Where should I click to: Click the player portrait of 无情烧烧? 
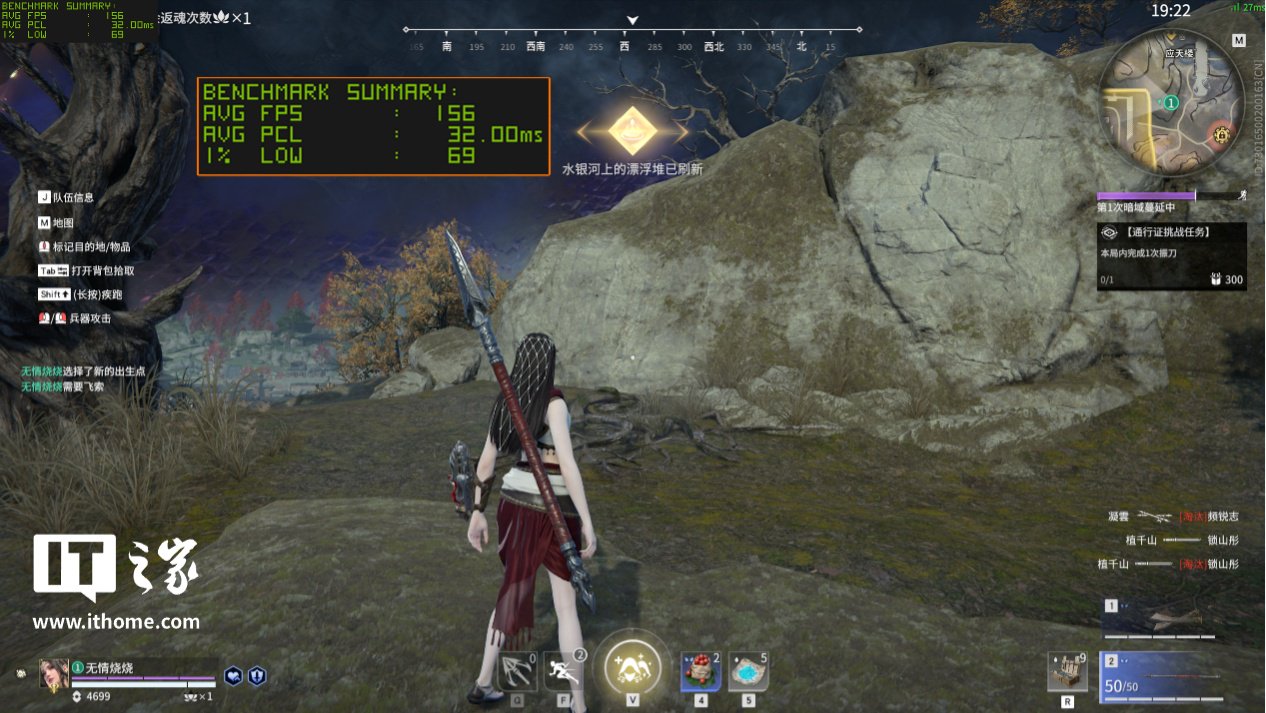(54, 673)
